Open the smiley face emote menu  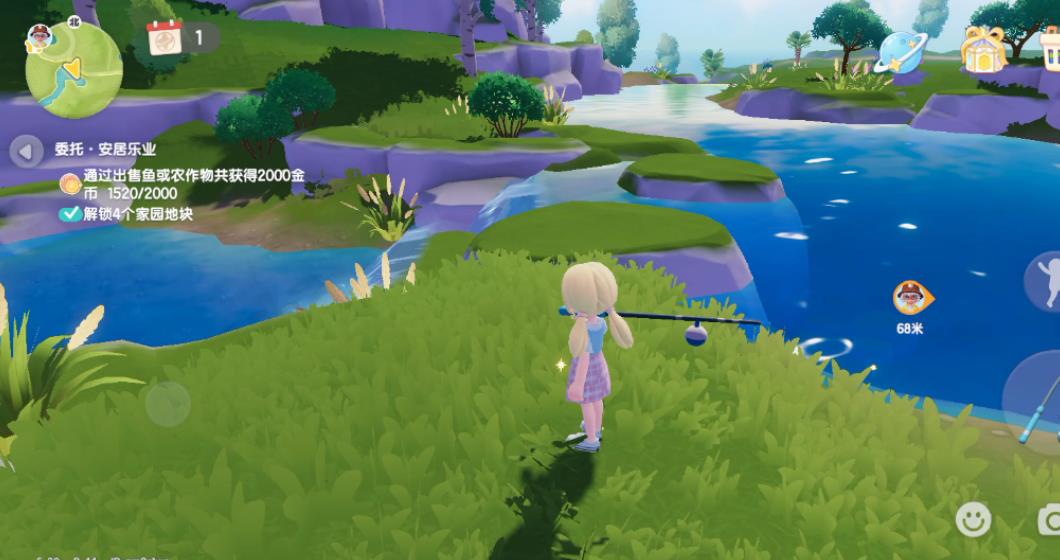pyautogui.click(x=973, y=518)
